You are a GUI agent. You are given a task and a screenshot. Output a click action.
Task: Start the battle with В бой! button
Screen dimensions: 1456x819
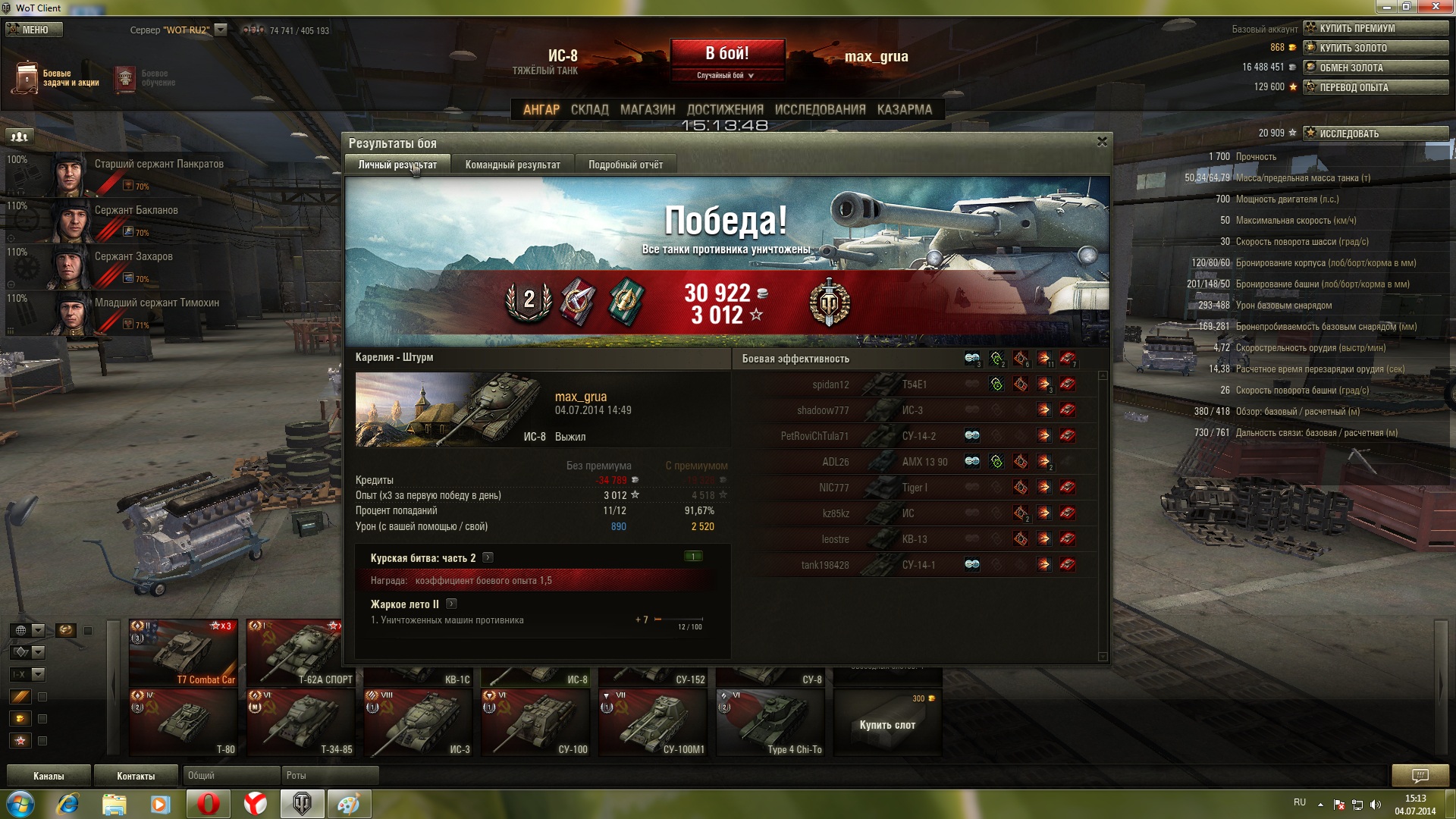click(x=726, y=54)
